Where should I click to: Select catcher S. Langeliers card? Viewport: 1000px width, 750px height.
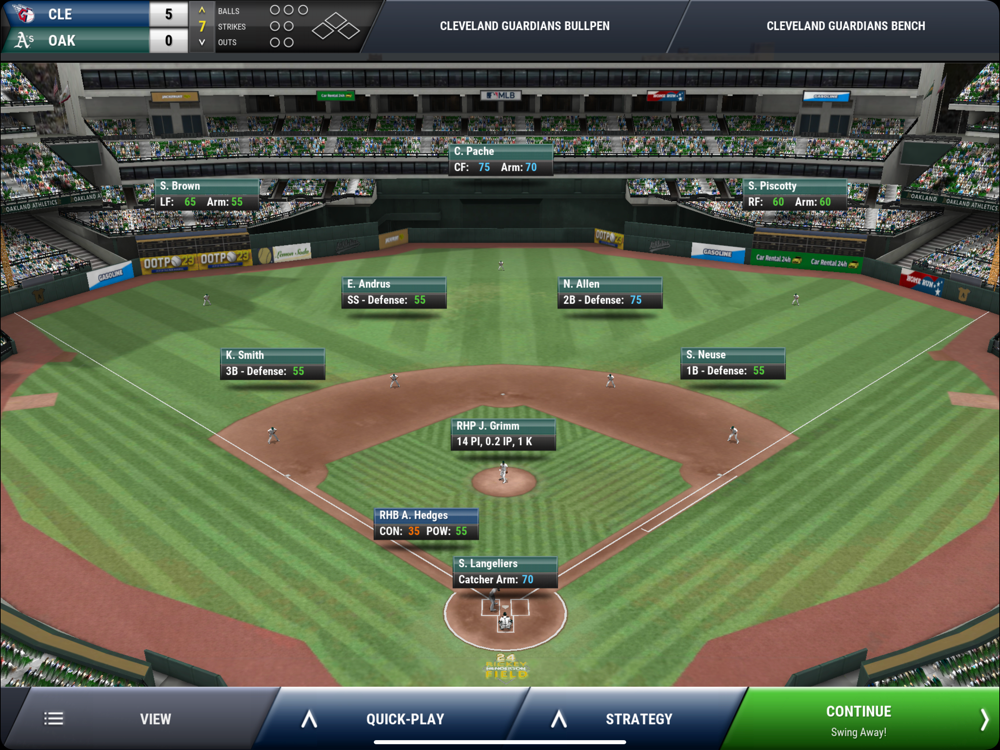(505, 572)
